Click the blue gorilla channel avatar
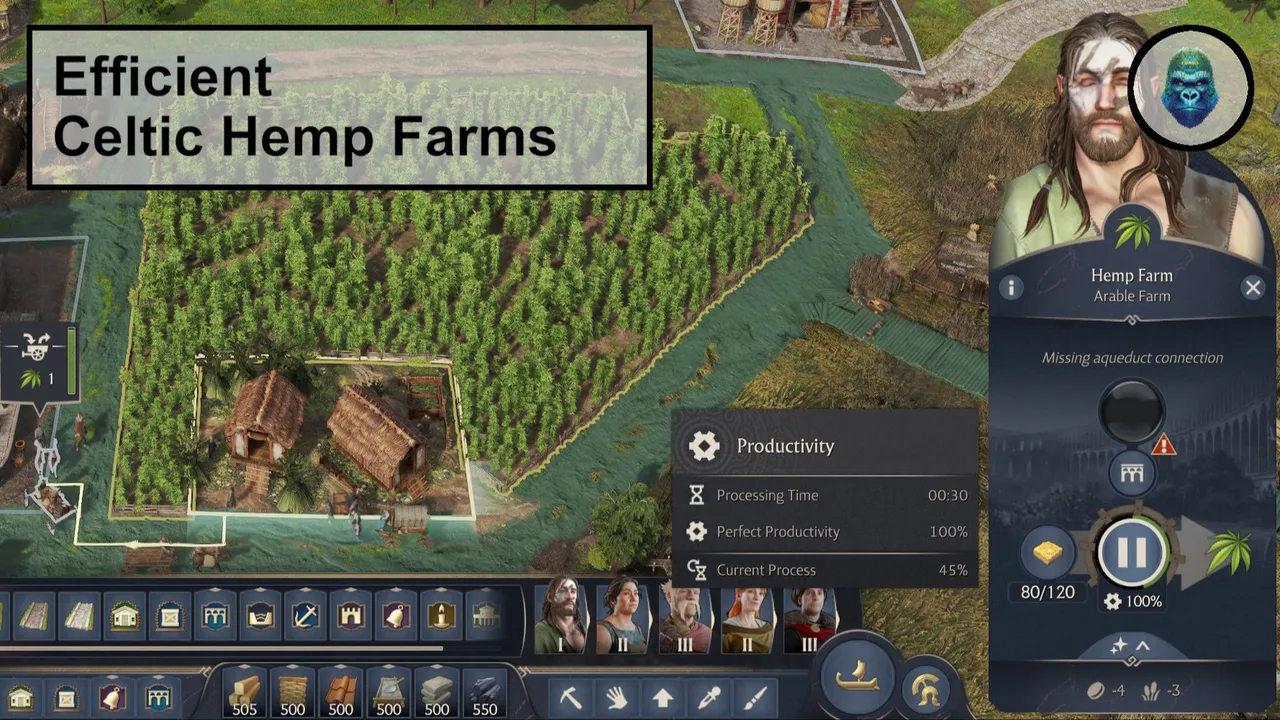The image size is (1280, 720). (1190, 88)
